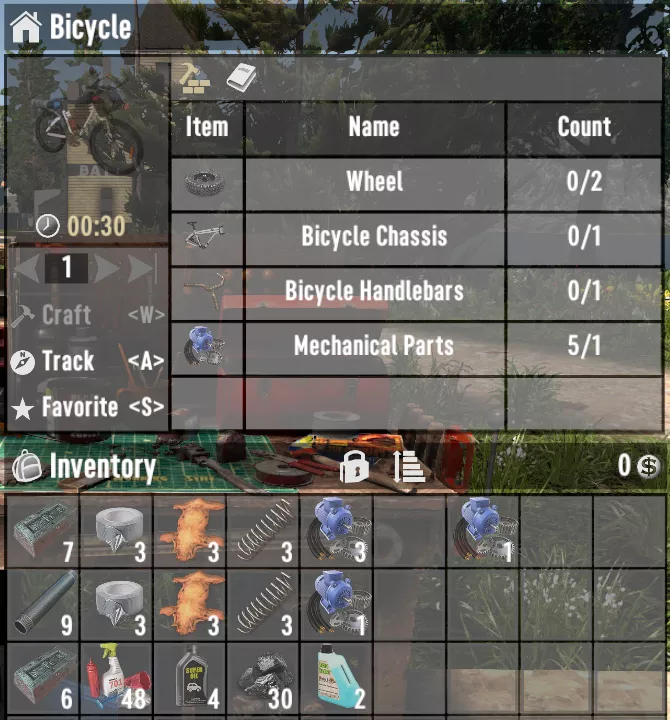Toggle the inventory lock icon

355,466
